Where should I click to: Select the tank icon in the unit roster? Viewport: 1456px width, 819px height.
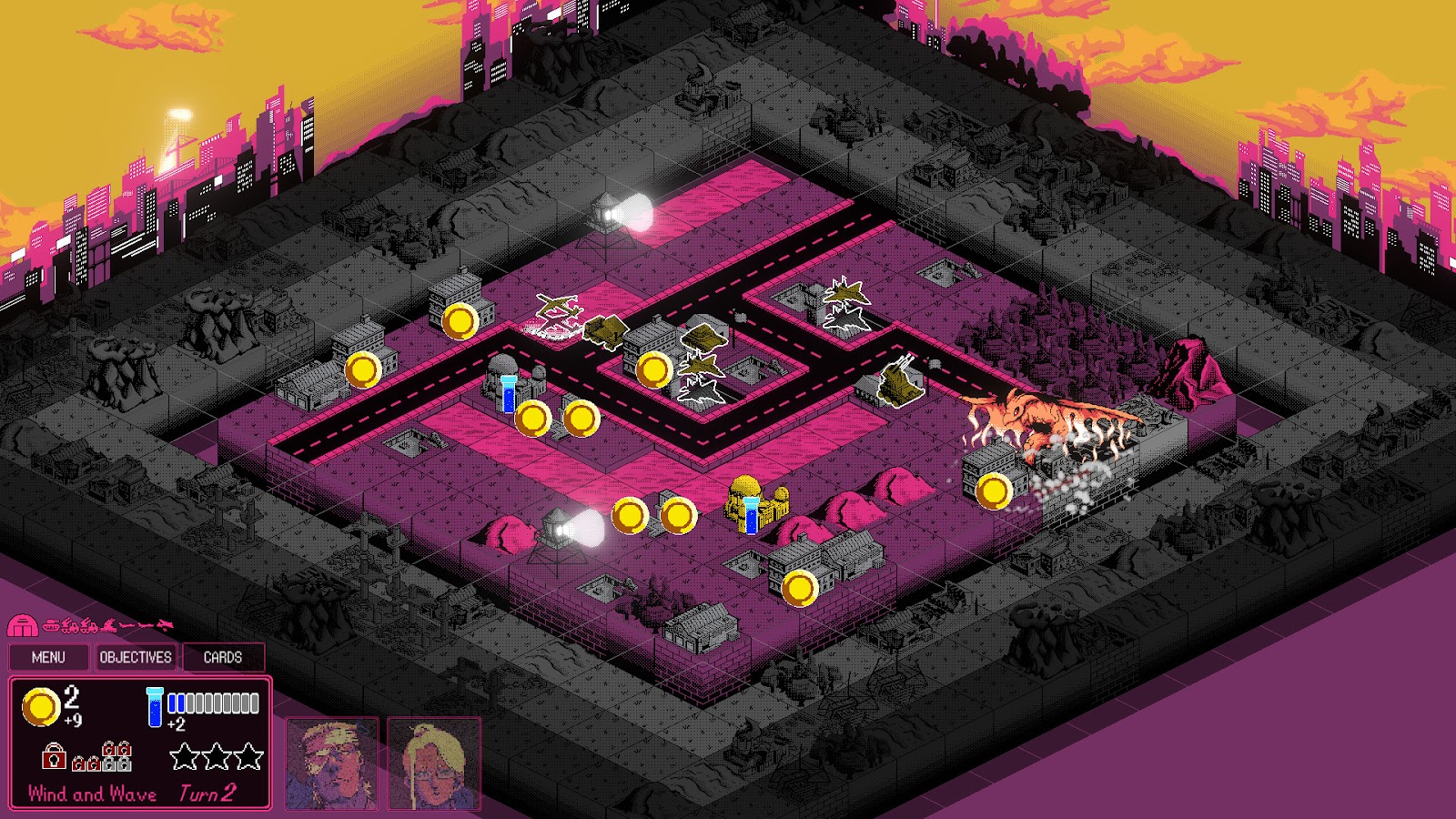[50, 625]
